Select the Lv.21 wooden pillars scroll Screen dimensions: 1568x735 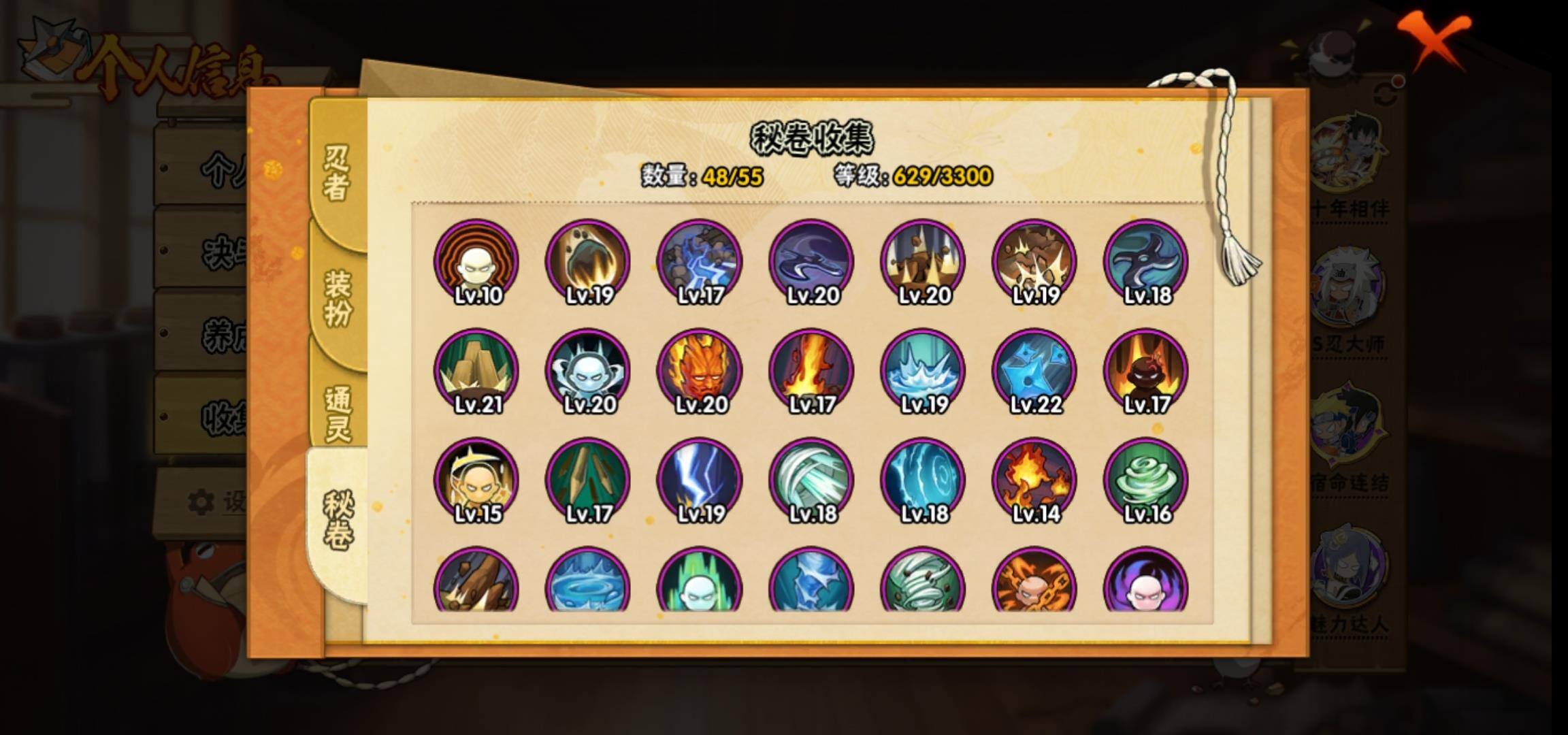coord(476,372)
